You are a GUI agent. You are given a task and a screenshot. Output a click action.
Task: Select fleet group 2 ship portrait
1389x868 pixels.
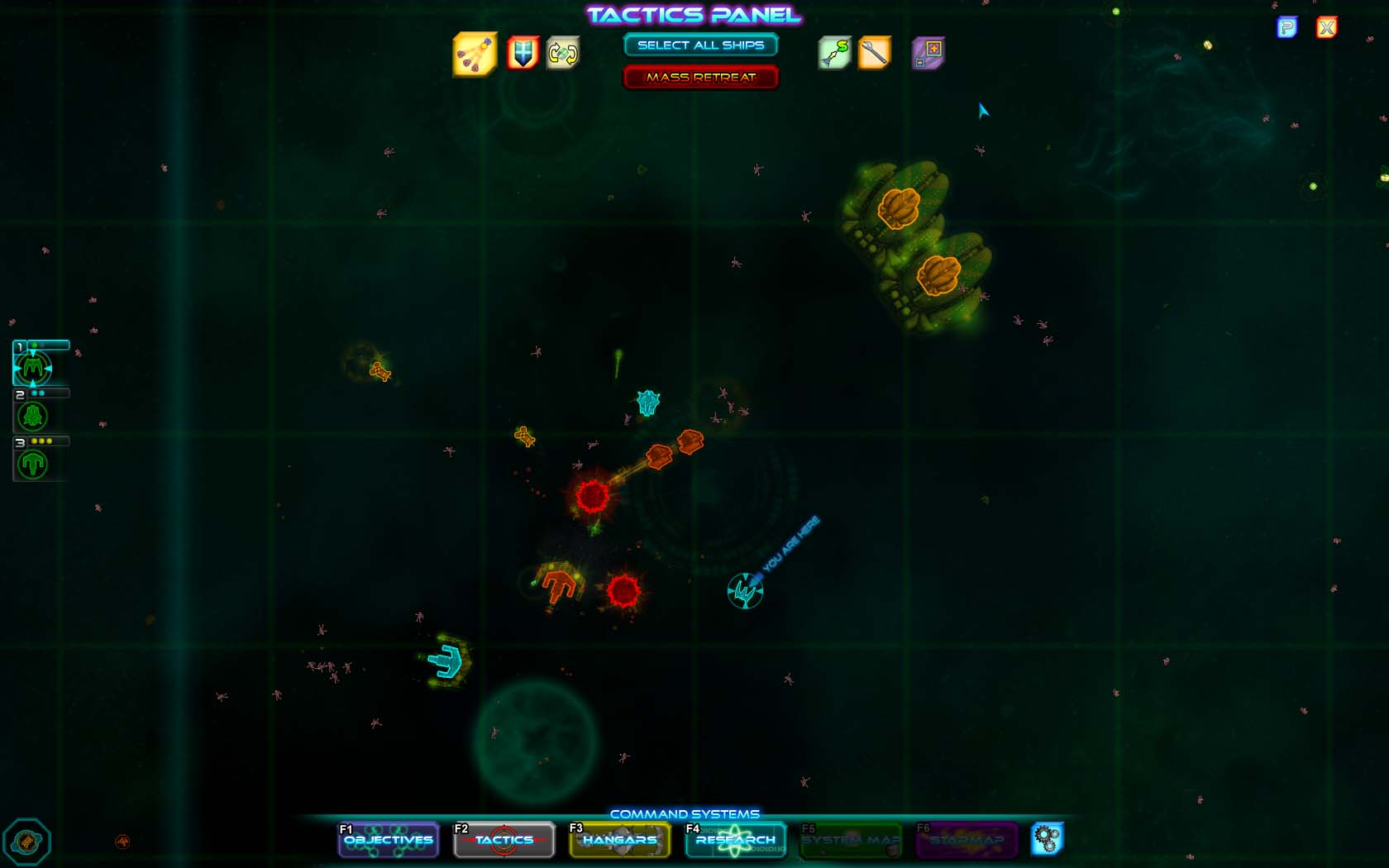pos(31,416)
